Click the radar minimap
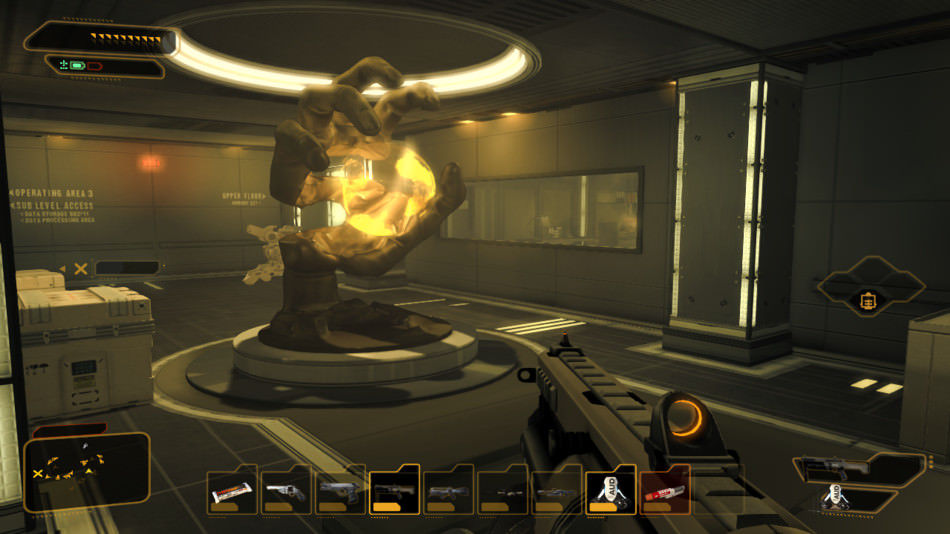This screenshot has width=950, height=534. pos(87,471)
